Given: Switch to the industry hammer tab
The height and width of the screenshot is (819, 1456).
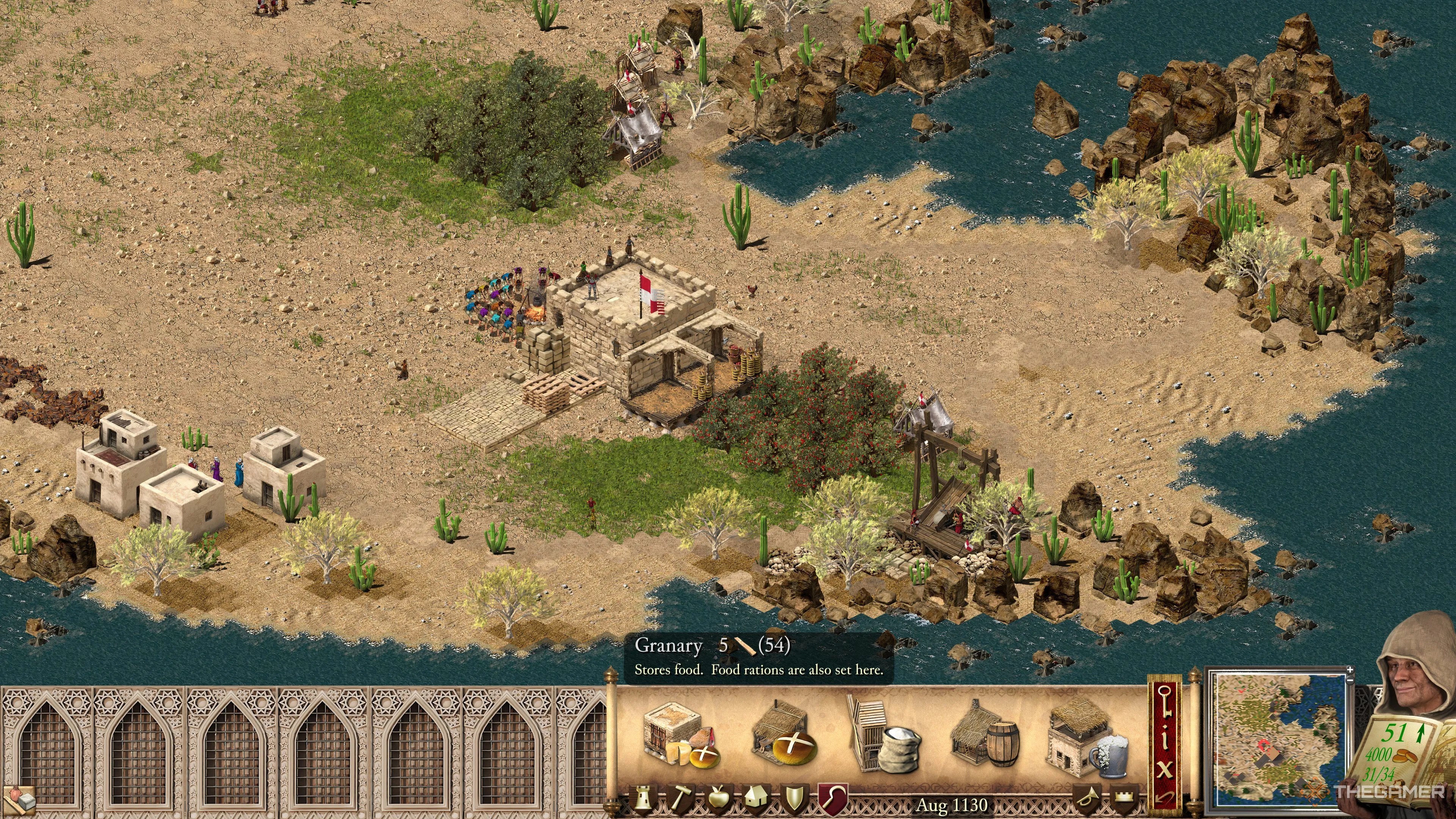Looking at the screenshot, I should tap(681, 799).
